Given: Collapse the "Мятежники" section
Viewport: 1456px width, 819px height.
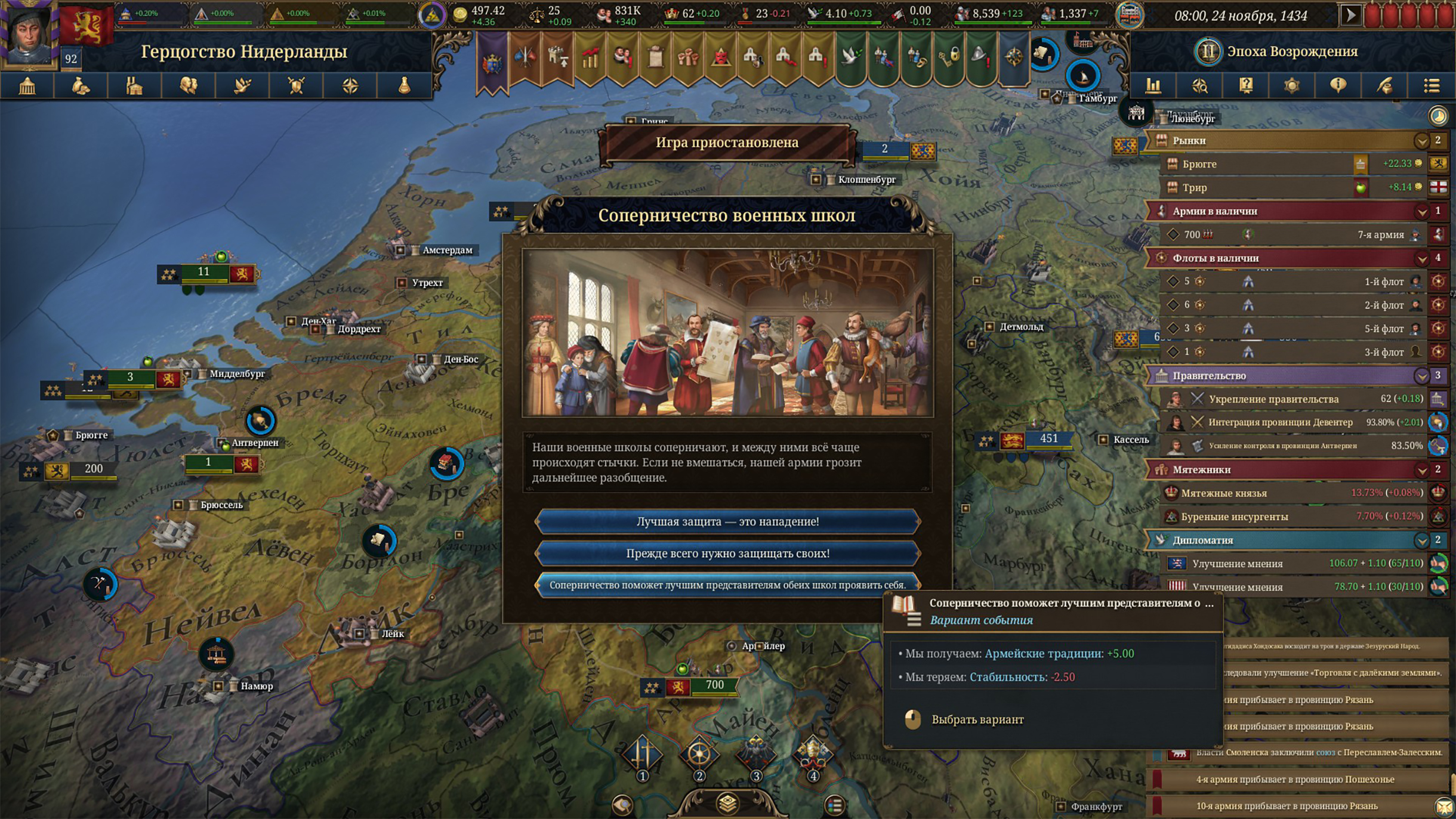Looking at the screenshot, I should [1421, 470].
